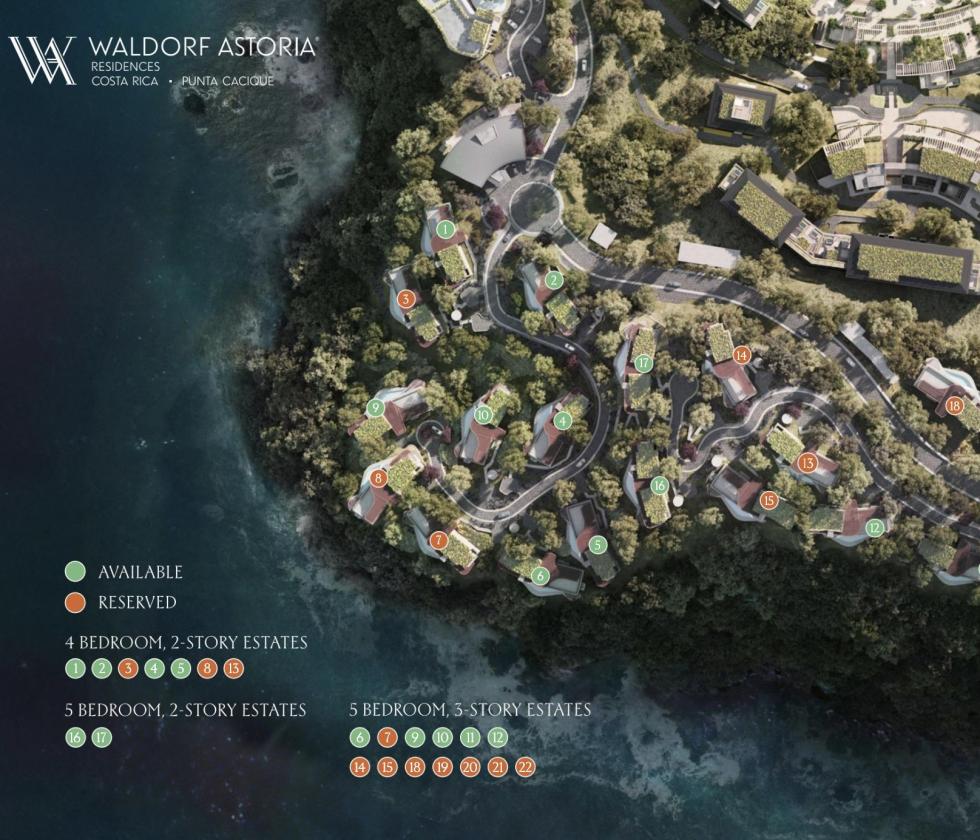This screenshot has height=840, width=980.
Task: Select estate marker 1 on the map
Action: coord(447,229)
